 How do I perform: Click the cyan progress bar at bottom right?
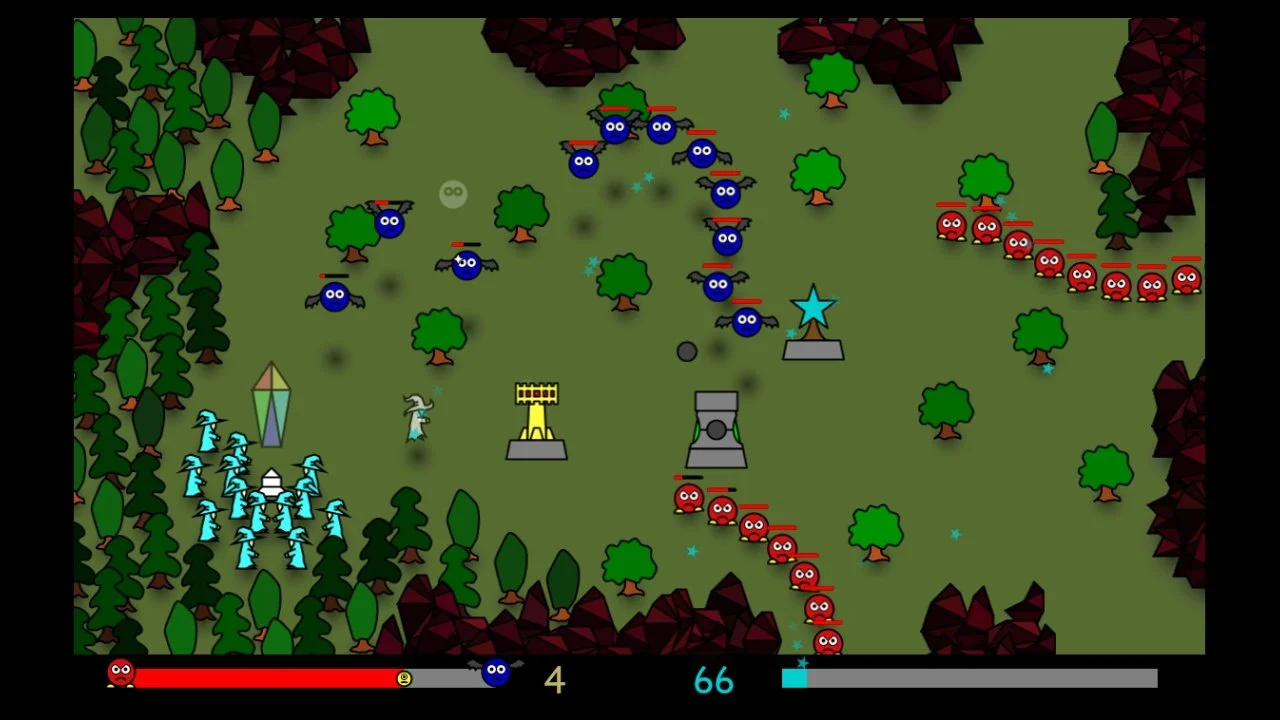(792, 678)
